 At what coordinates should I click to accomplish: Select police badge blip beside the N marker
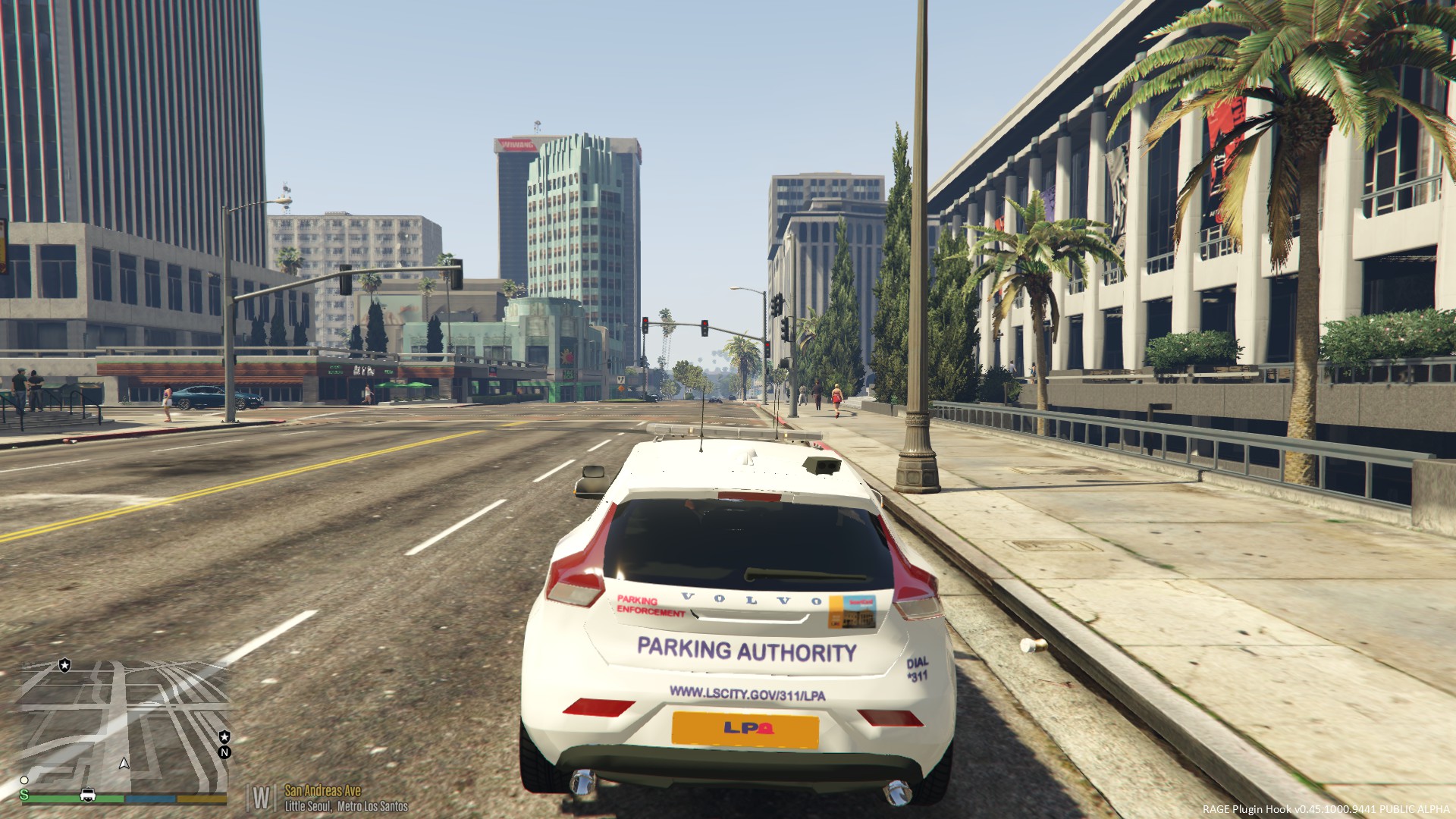224,736
